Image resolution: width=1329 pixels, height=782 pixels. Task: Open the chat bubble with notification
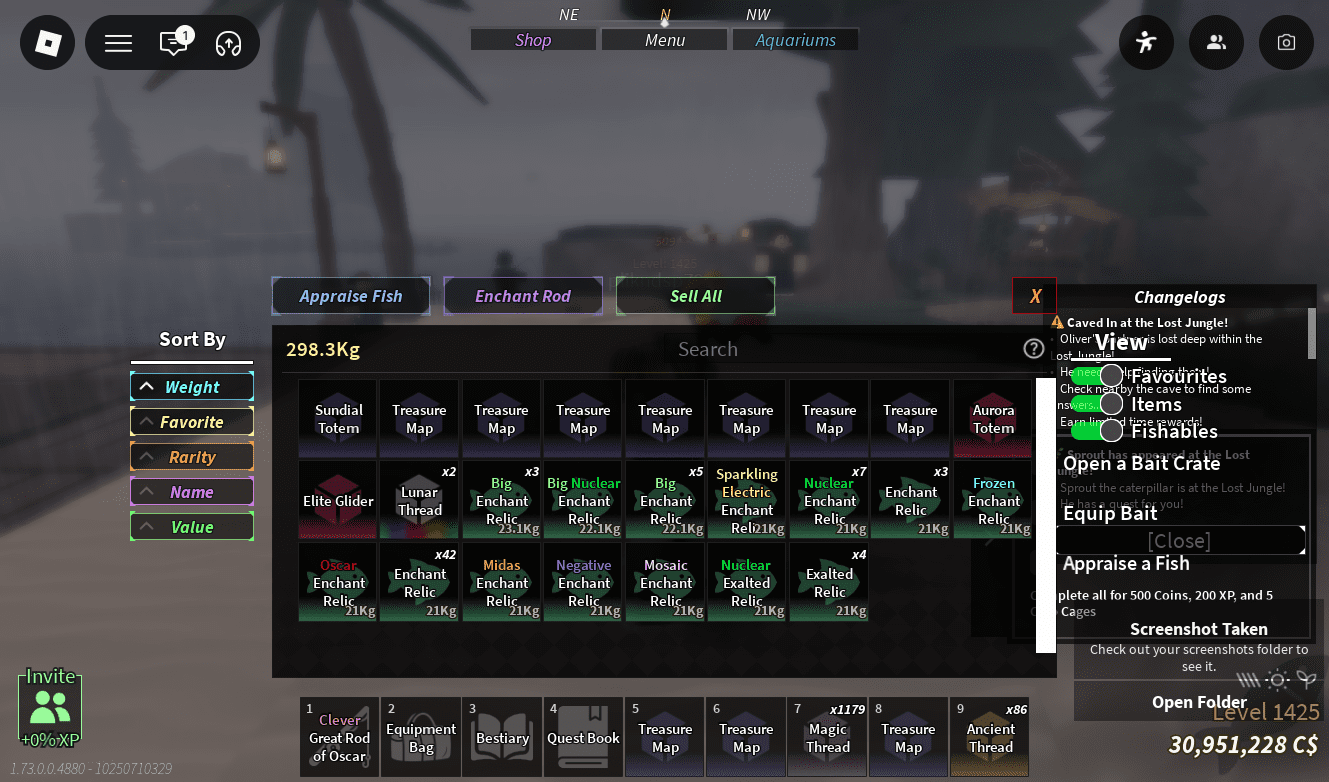(173, 42)
